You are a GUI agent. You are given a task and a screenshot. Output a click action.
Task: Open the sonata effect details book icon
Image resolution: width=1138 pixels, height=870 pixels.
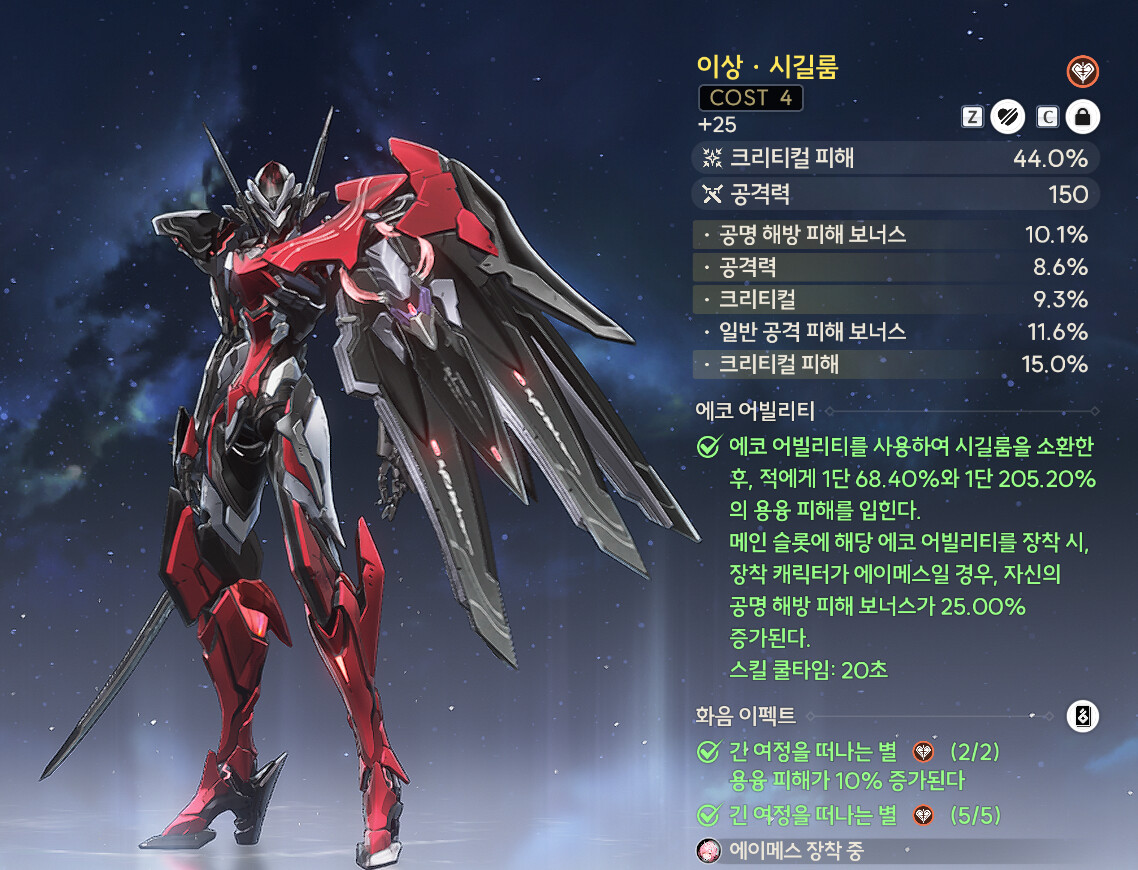coord(1083,716)
